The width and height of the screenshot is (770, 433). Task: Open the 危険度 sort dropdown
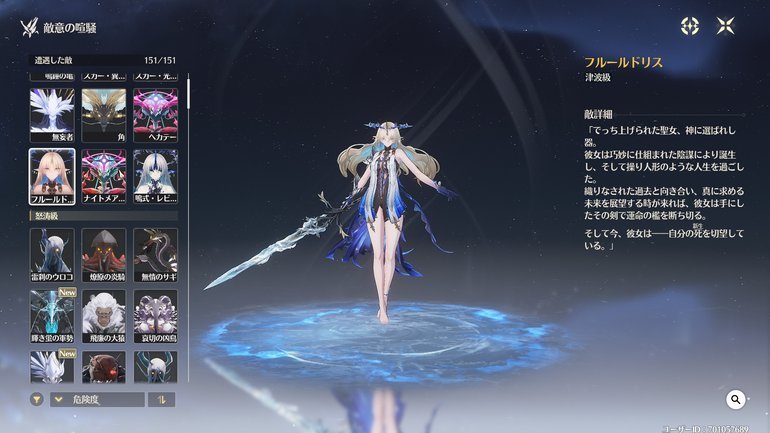96,400
